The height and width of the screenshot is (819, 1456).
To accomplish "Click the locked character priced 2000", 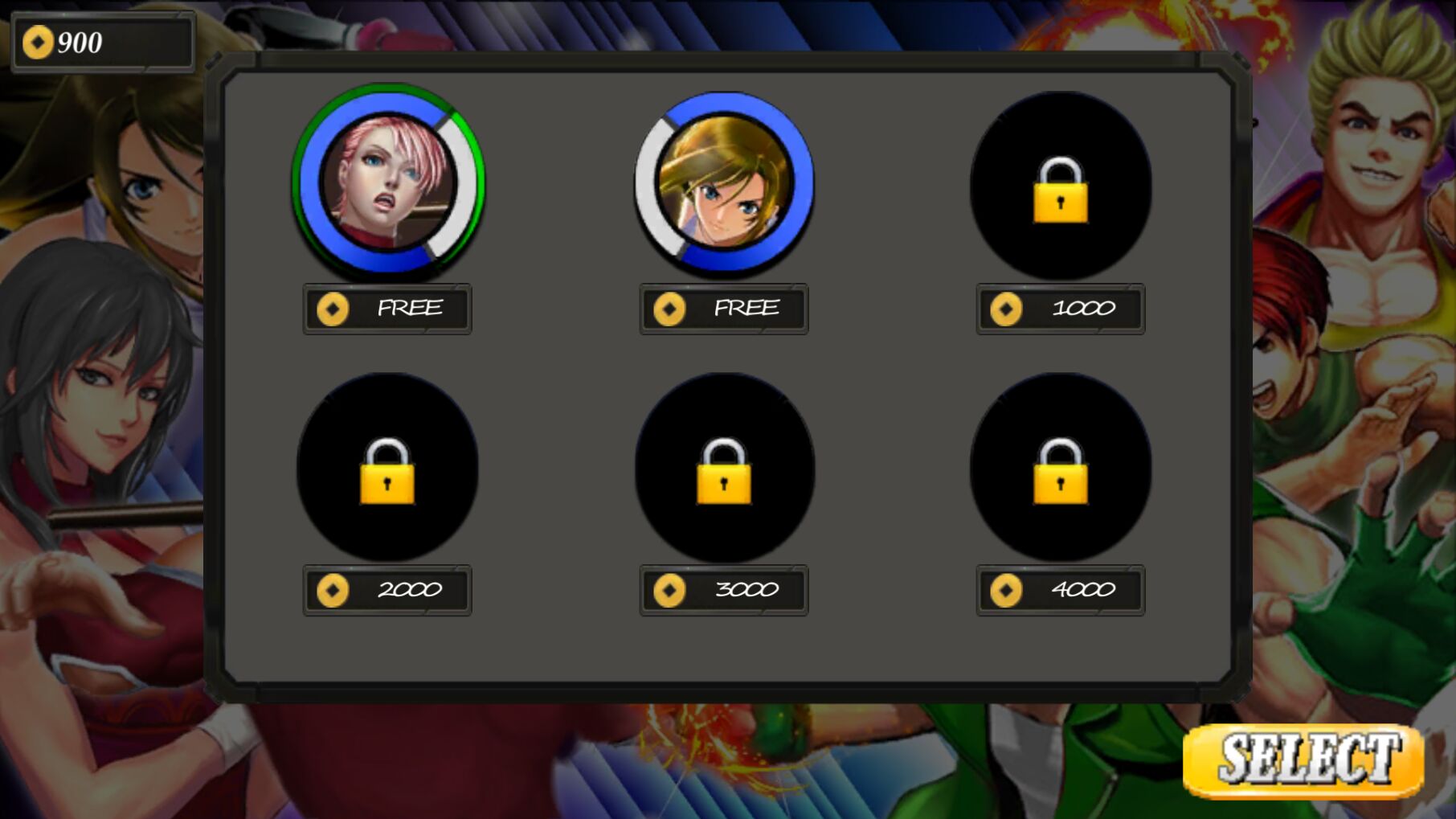I will click(387, 468).
